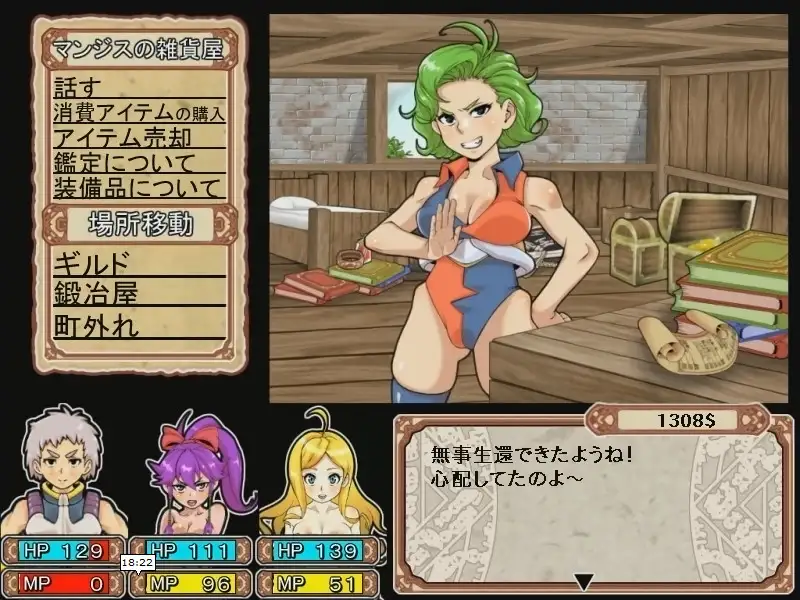Move to 町外れ (town outskirts)

[96, 324]
